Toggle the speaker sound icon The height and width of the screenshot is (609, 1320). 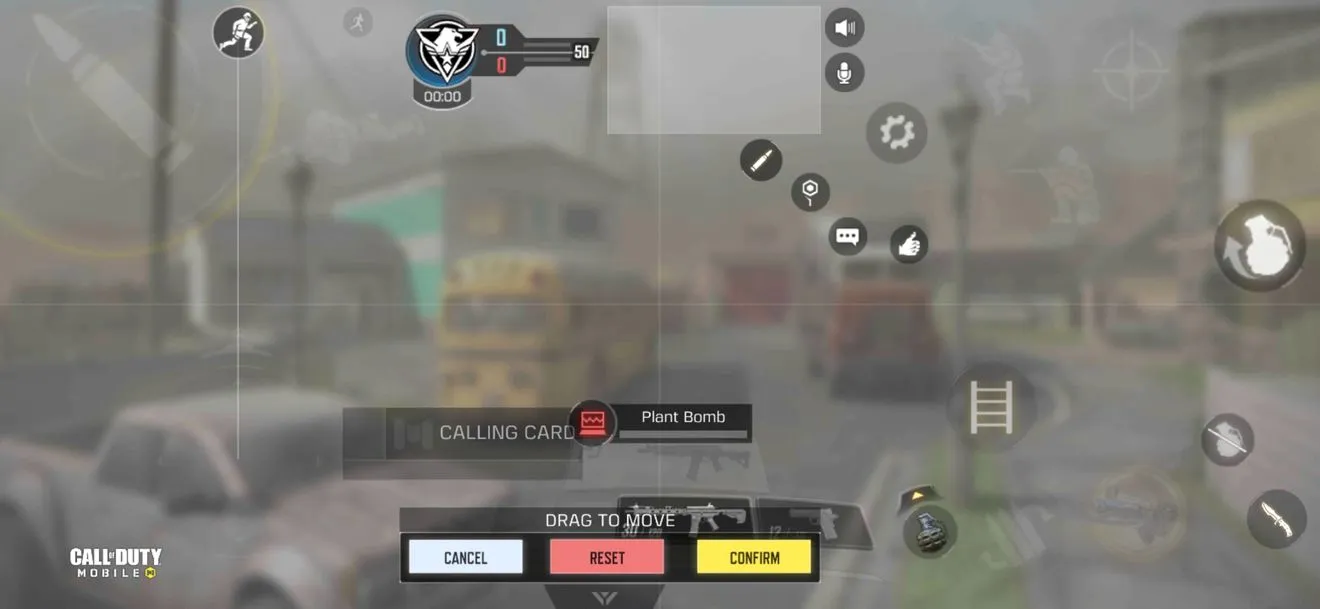pos(844,27)
